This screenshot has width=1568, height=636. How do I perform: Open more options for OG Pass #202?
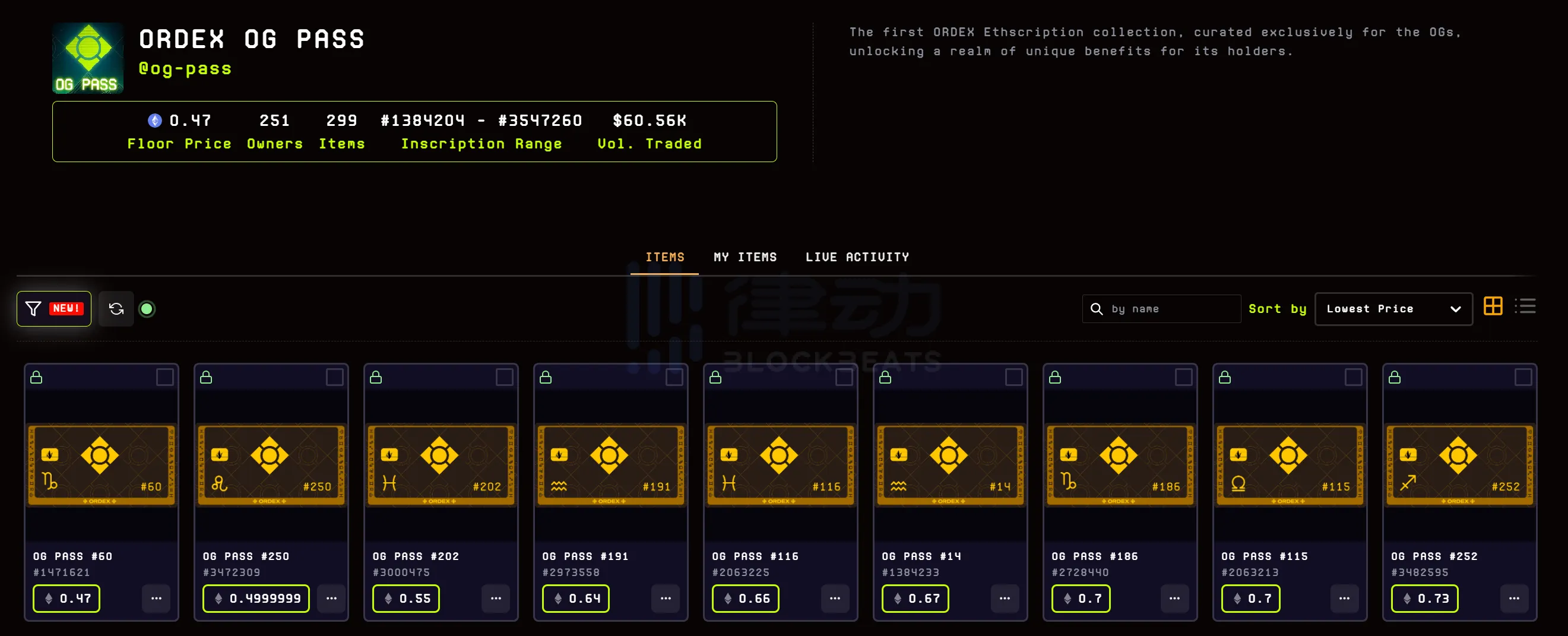[x=496, y=598]
